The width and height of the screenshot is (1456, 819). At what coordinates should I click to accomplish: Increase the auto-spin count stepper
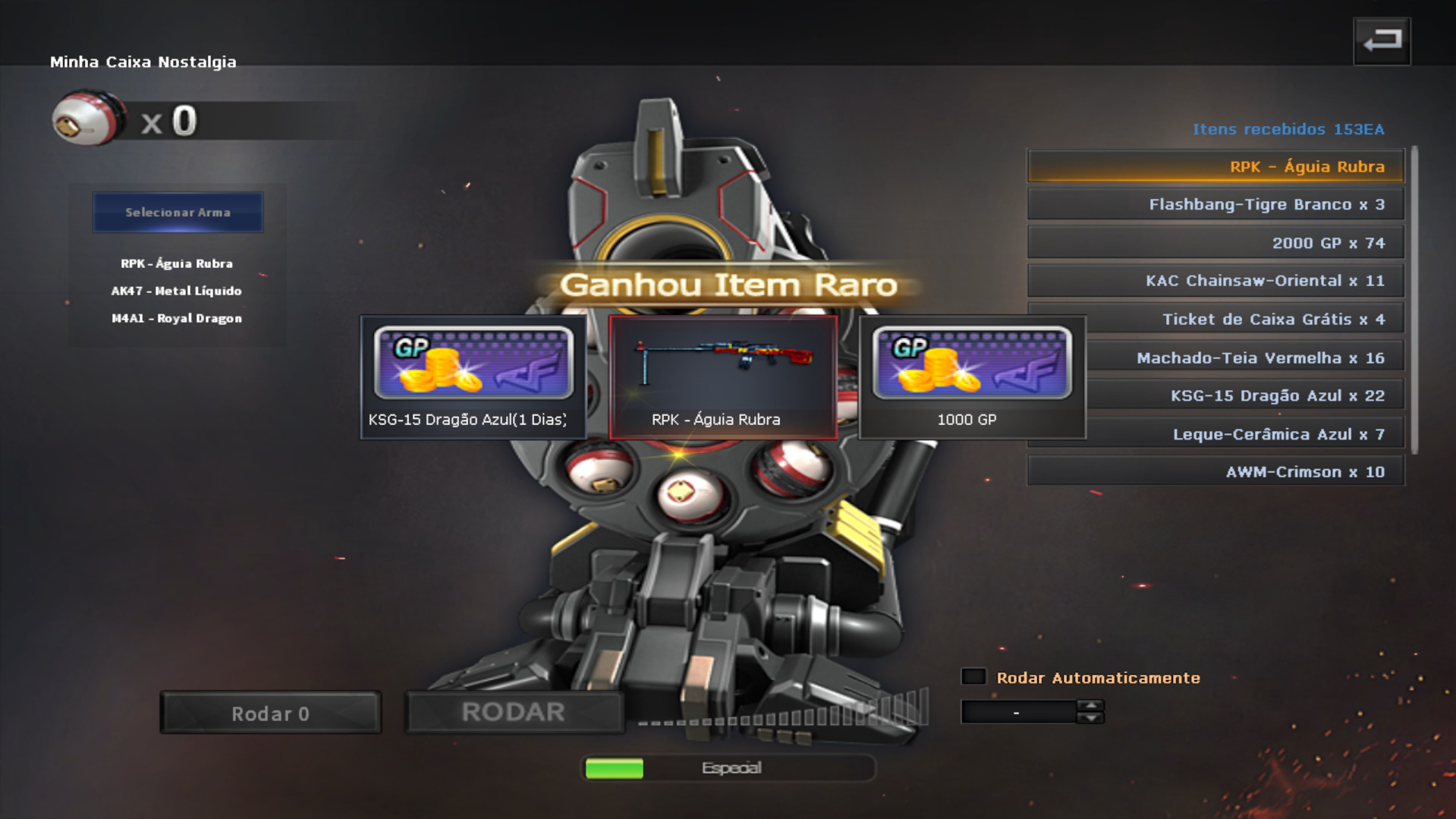pos(1090,706)
